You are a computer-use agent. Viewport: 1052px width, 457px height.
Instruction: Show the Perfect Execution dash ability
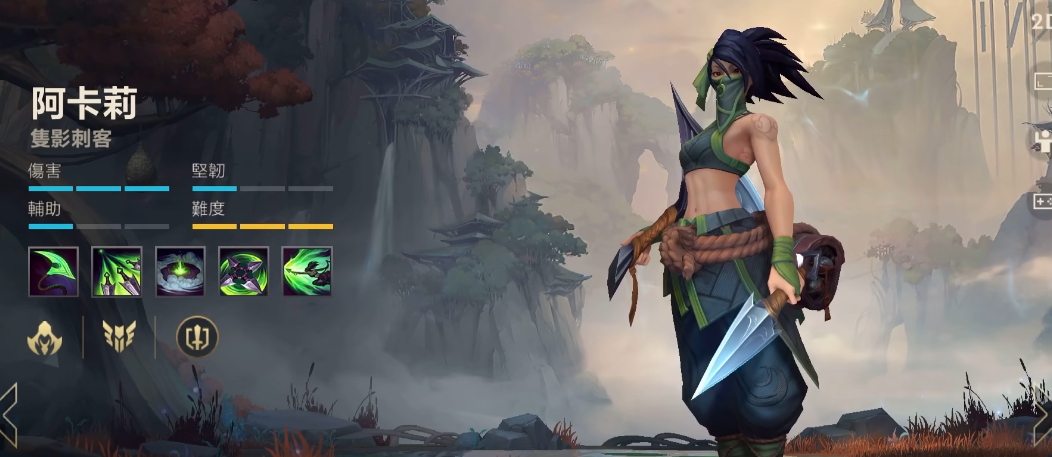(x=306, y=271)
